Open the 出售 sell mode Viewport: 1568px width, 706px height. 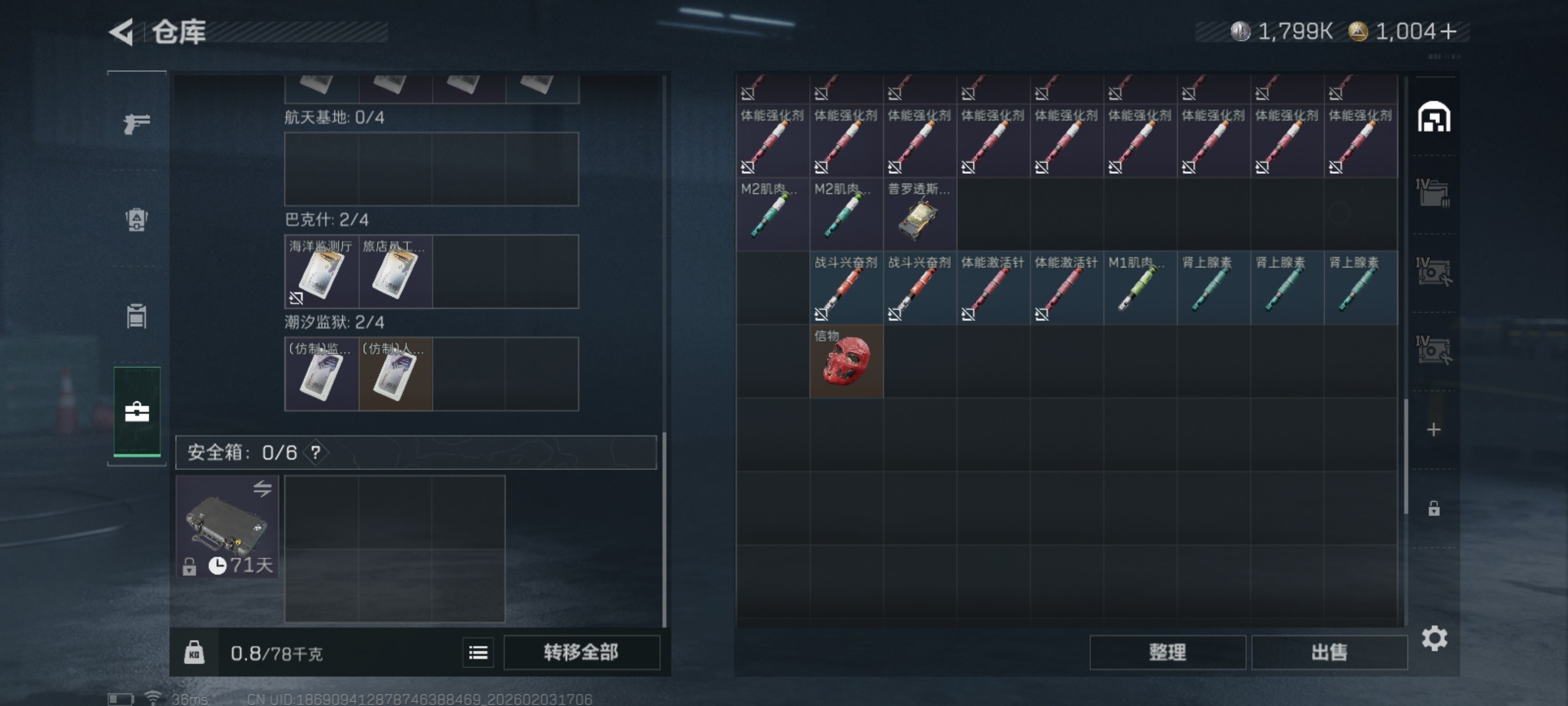pyautogui.click(x=1329, y=652)
